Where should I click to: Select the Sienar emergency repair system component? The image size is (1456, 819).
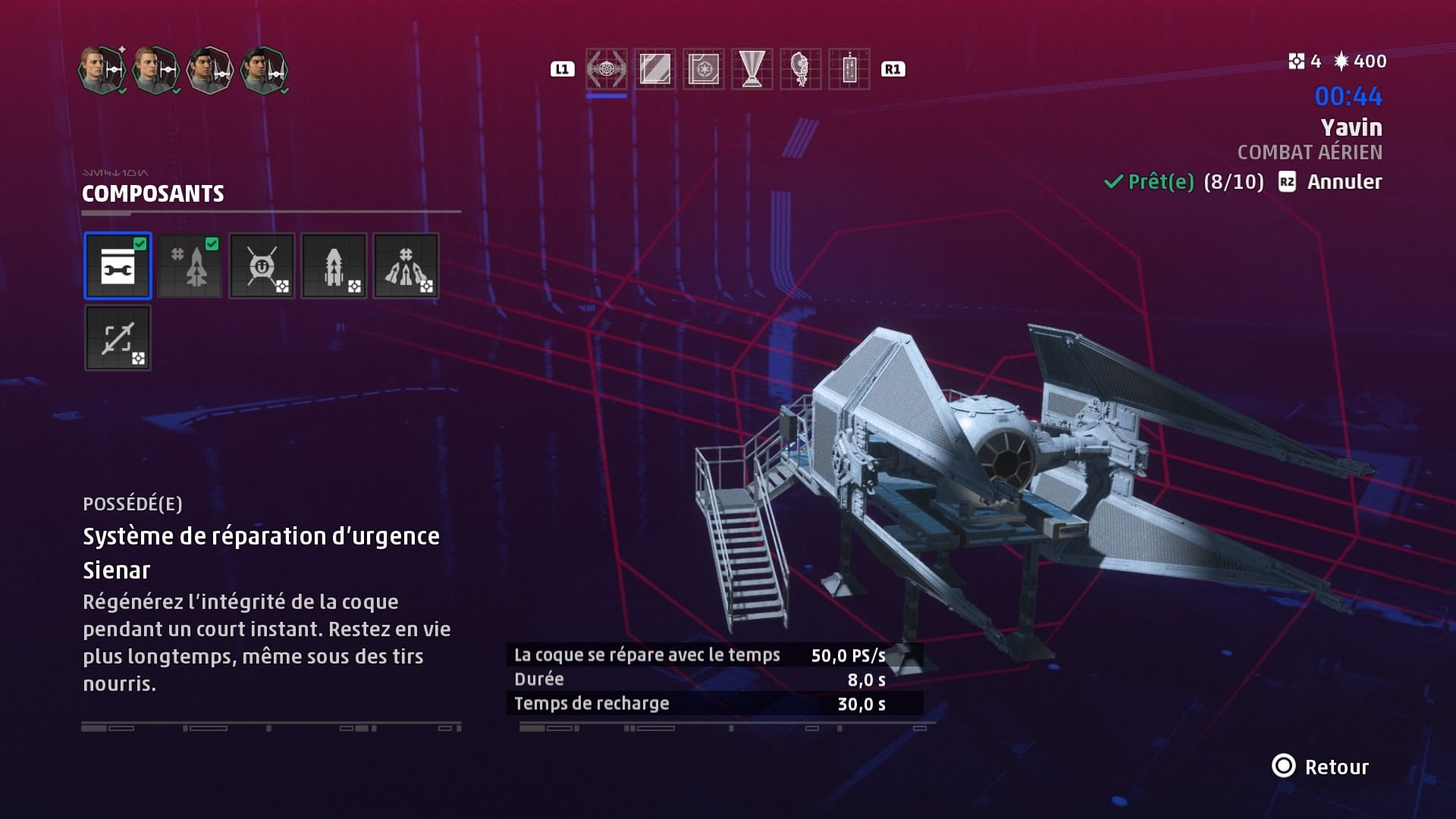tap(118, 265)
